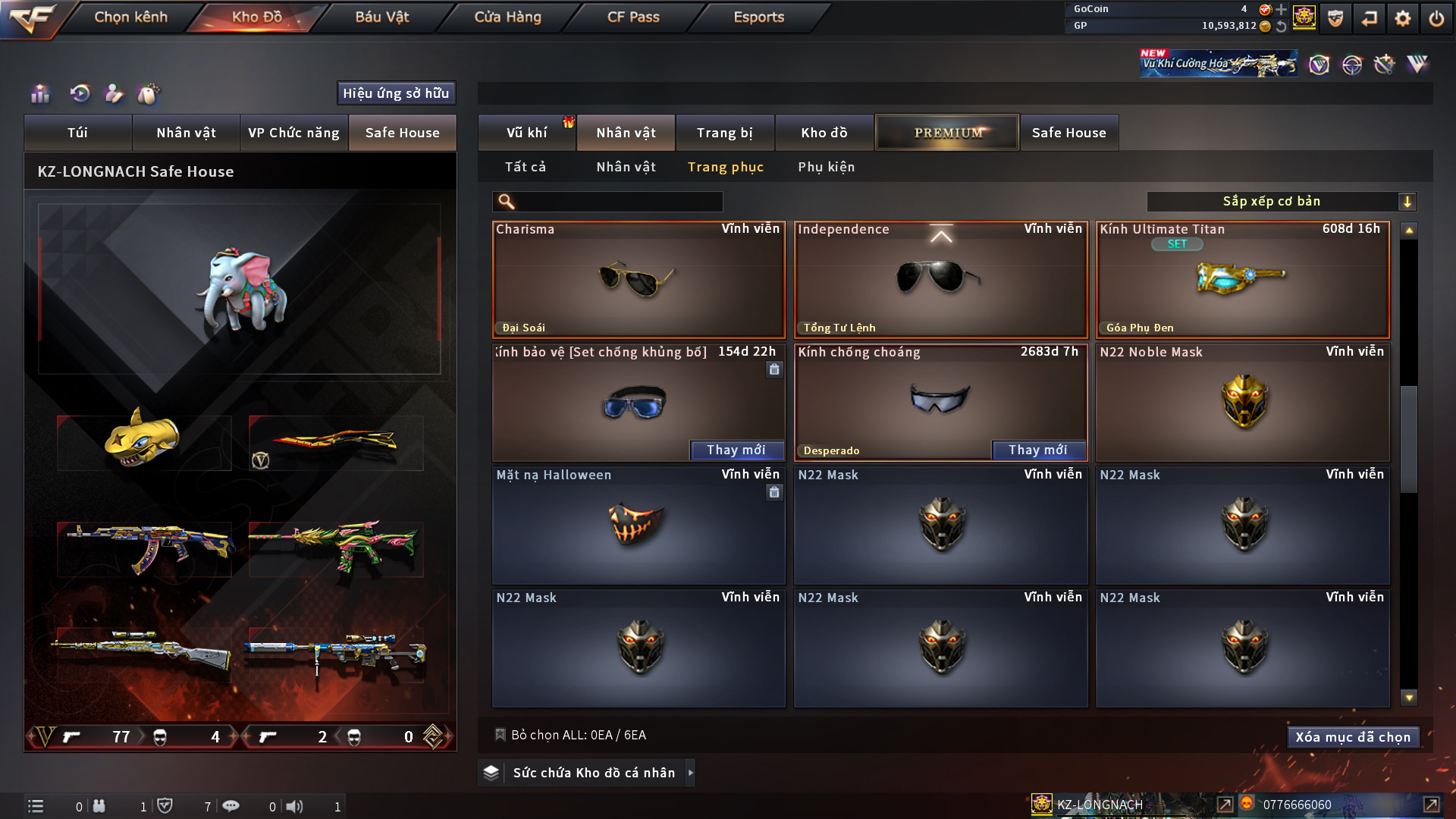Click the Hiệu ứng sở hữu button
Image resolution: width=1456 pixels, height=819 pixels.
(396, 93)
